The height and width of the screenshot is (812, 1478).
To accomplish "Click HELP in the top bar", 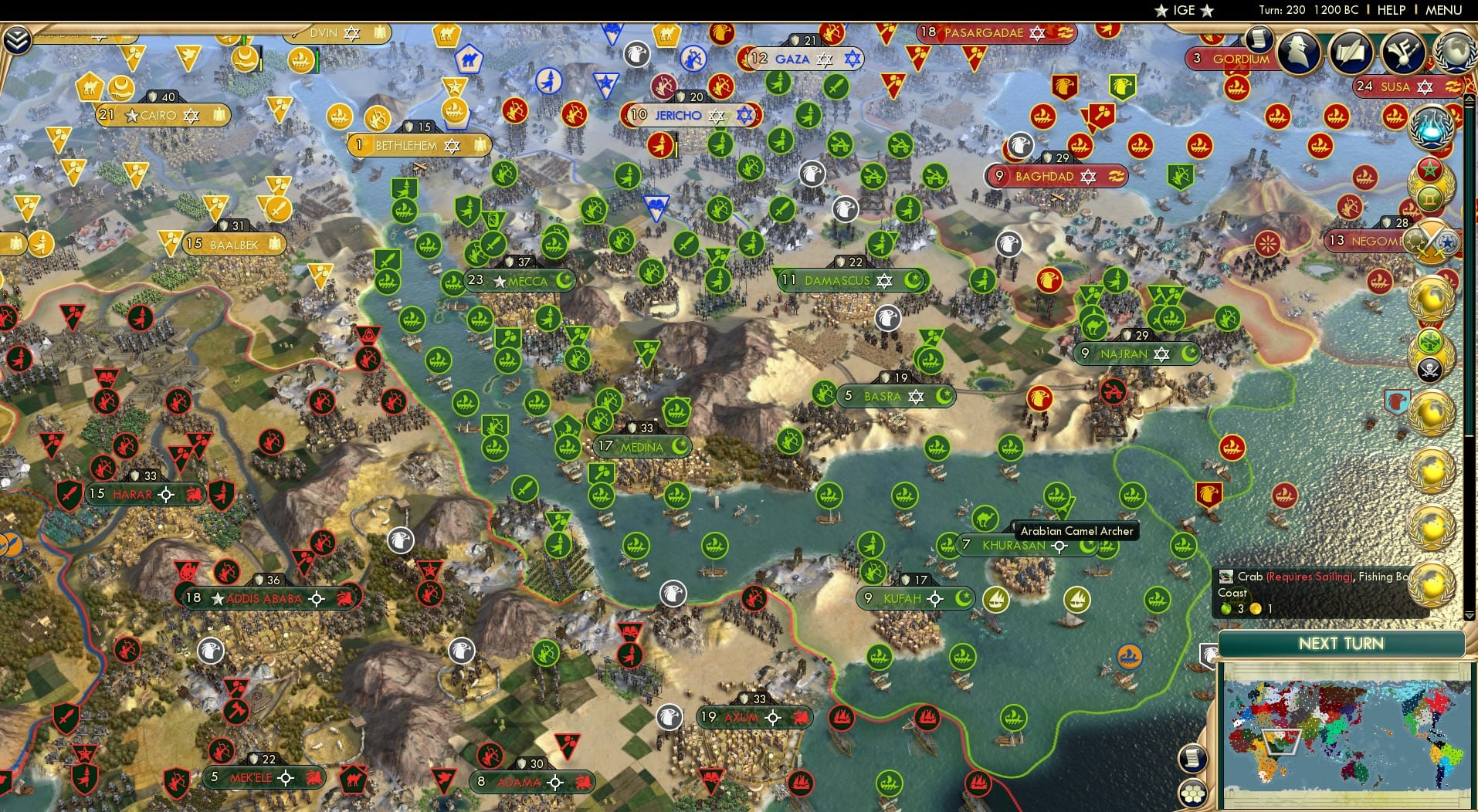I will [1390, 10].
